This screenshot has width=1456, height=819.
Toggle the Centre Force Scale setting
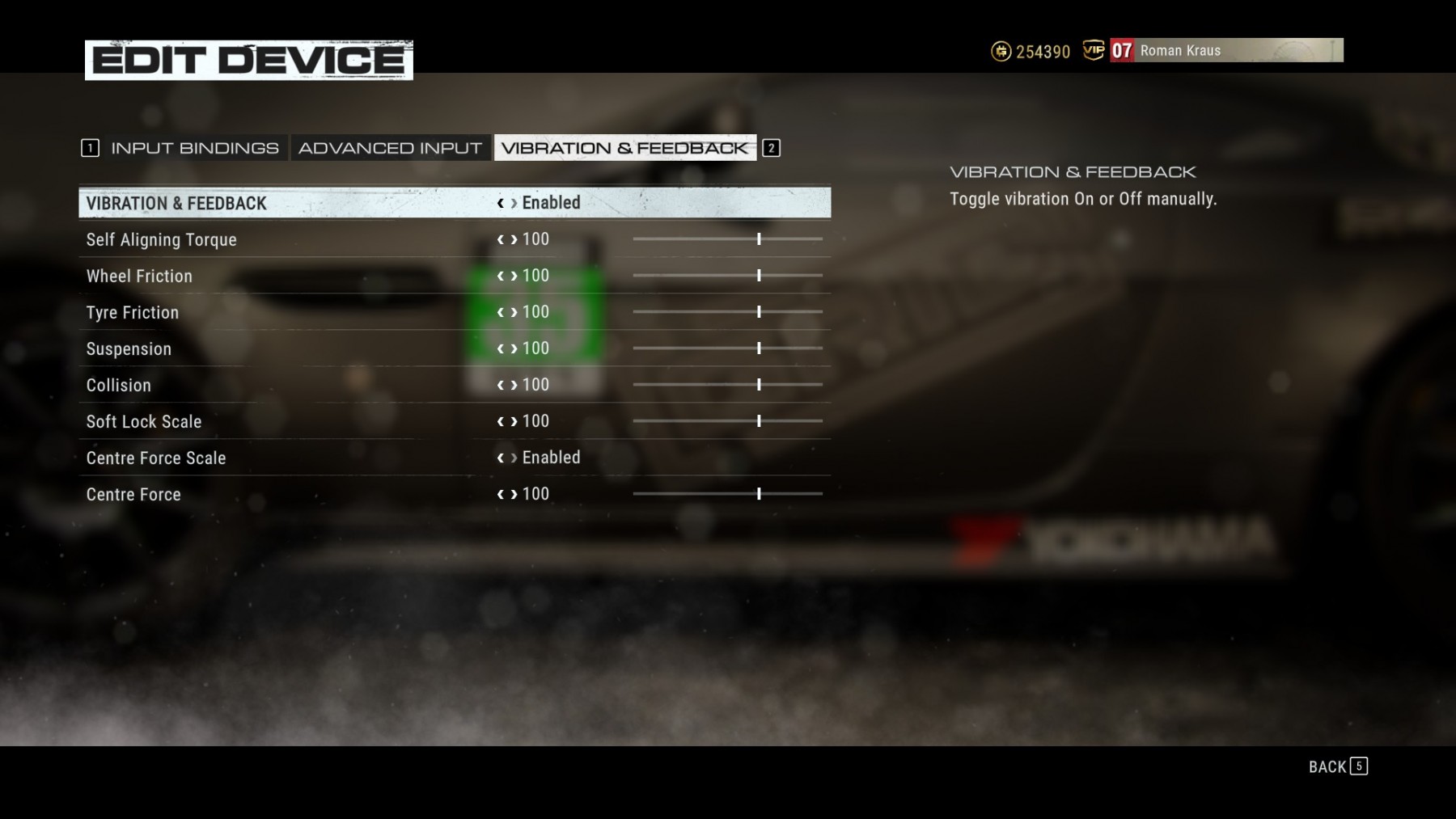point(550,458)
